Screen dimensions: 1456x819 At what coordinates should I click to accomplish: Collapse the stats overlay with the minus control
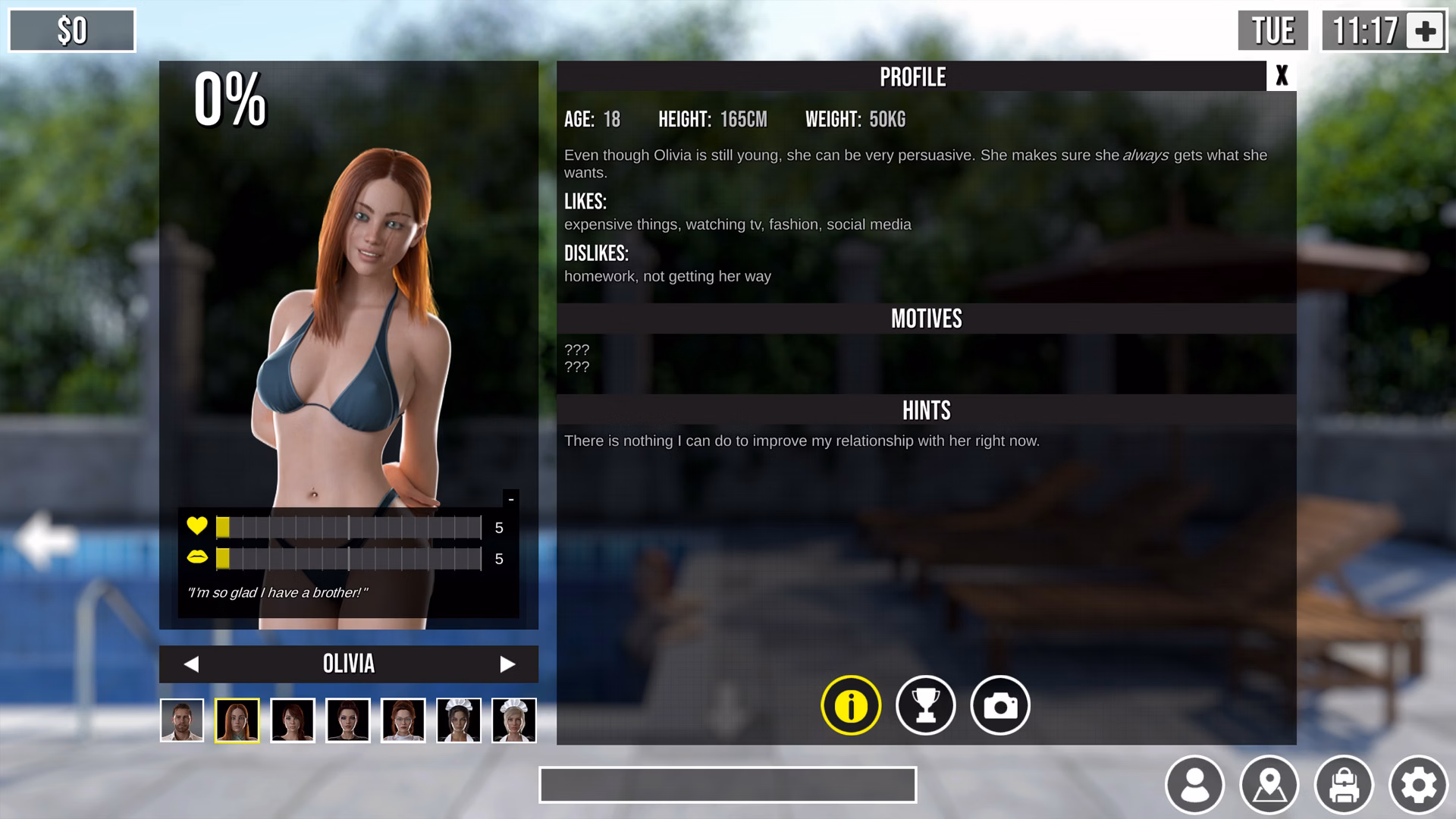click(512, 499)
